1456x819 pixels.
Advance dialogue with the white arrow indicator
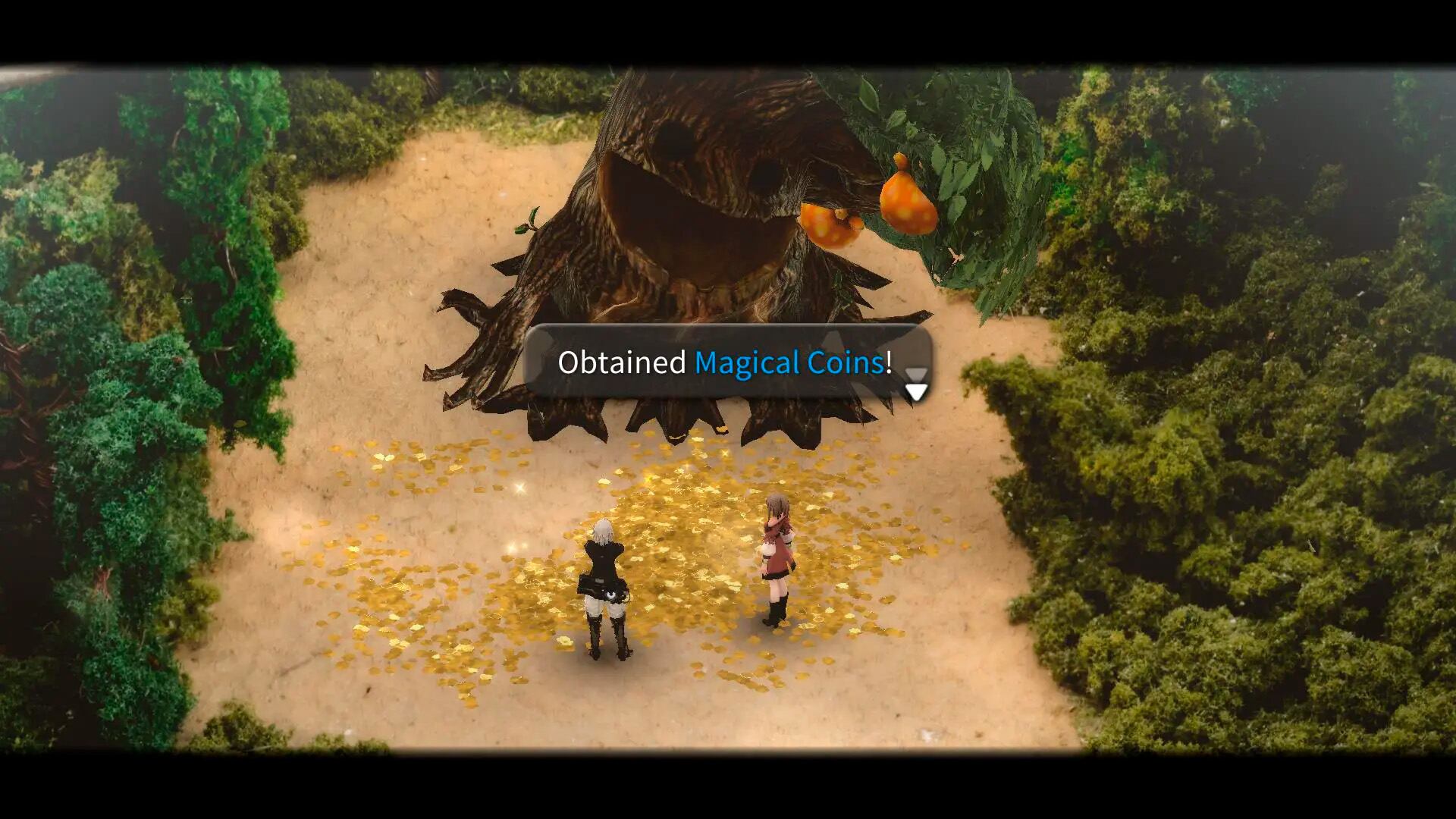point(916,389)
